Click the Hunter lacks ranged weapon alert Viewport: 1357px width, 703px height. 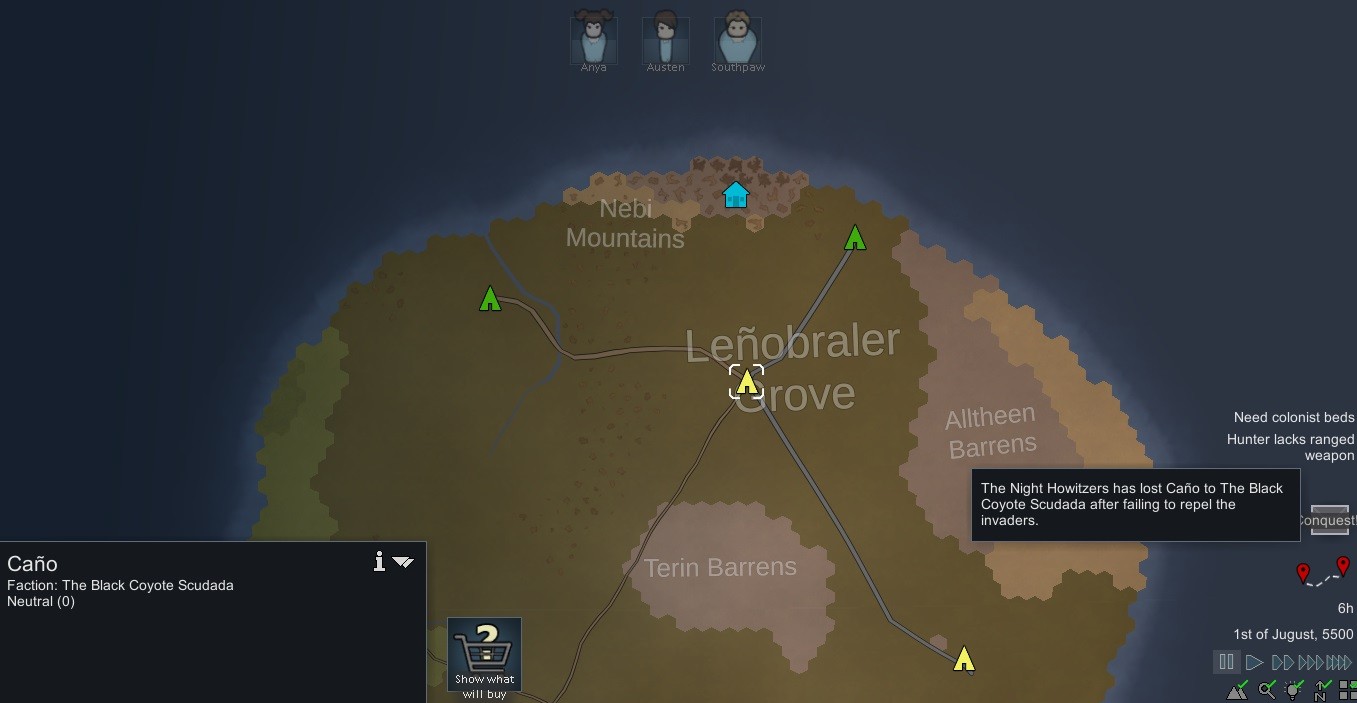[1290, 447]
